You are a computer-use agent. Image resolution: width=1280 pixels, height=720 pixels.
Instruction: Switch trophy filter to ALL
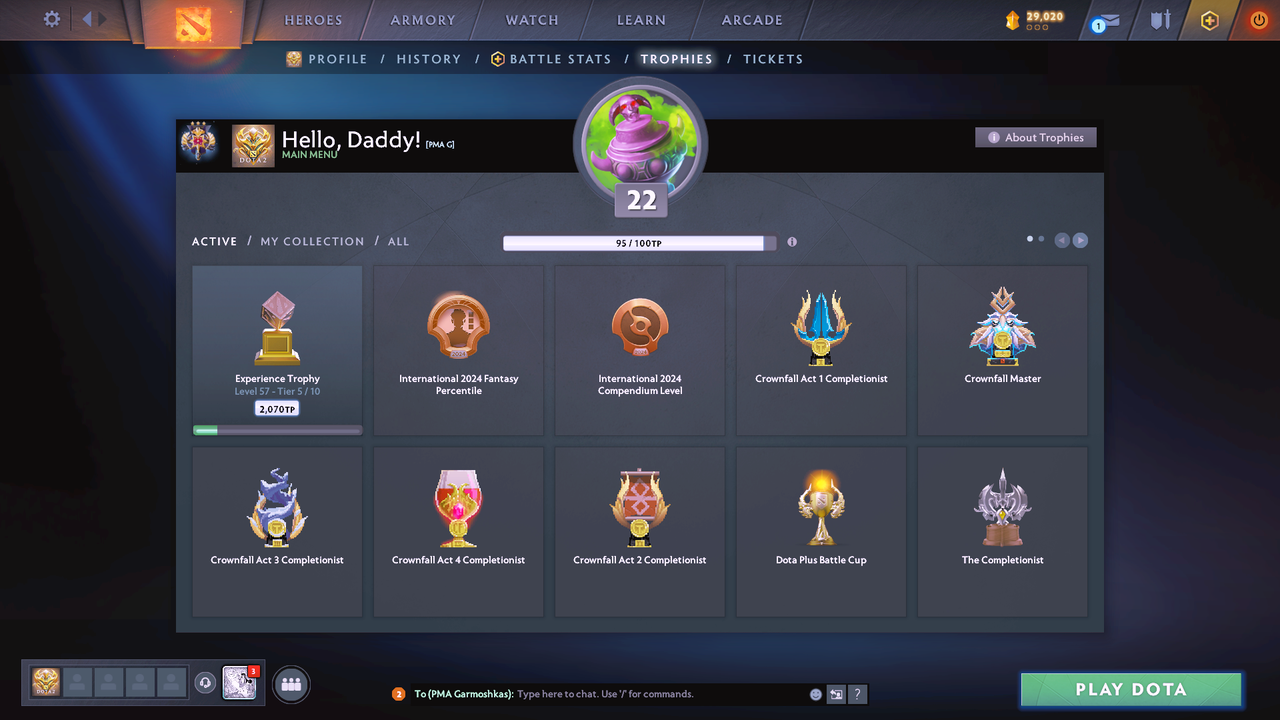pyautogui.click(x=398, y=241)
